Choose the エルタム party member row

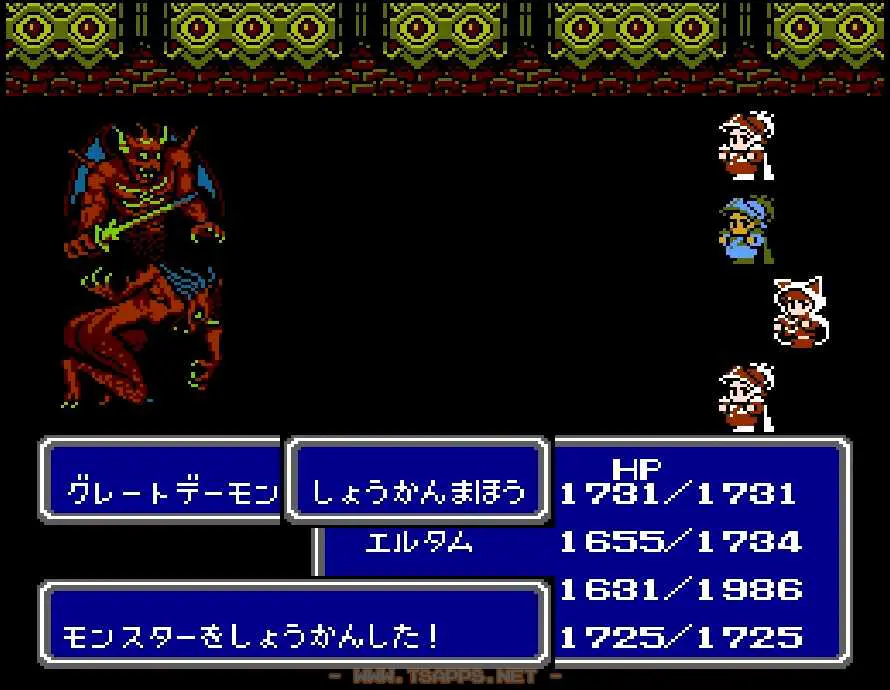pyautogui.click(x=419, y=543)
